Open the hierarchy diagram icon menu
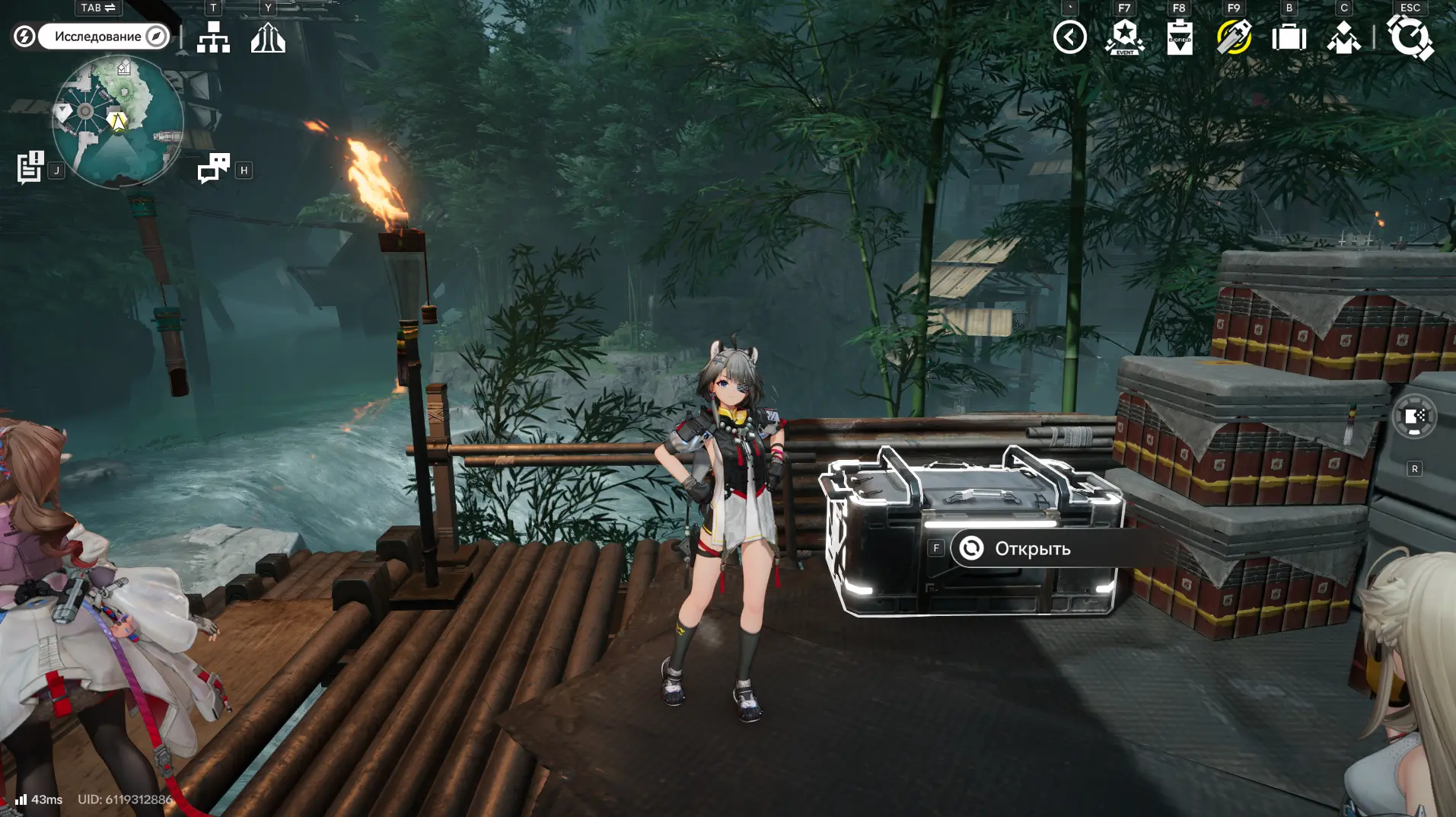Viewport: 1456px width, 817px height. tap(213, 37)
